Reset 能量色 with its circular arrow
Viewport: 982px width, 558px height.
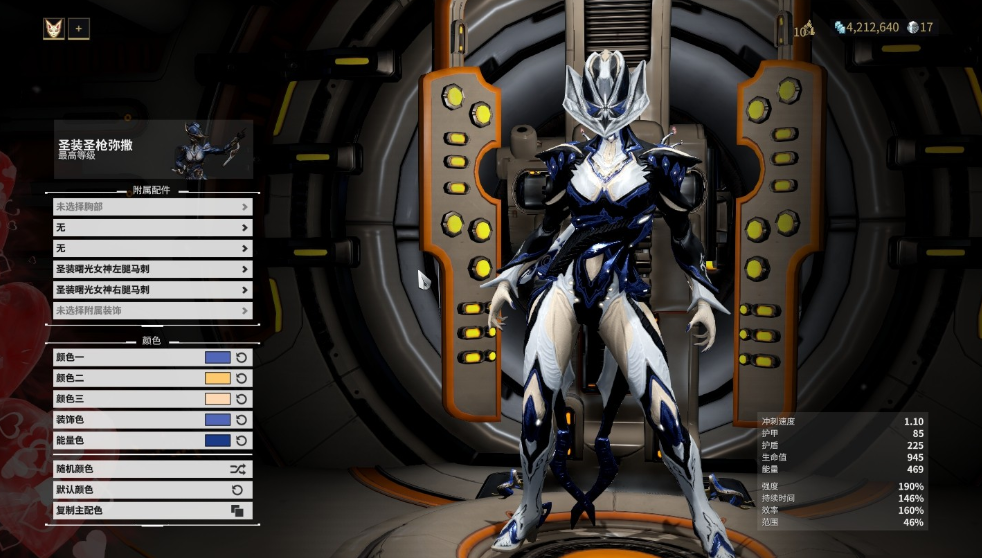coord(242,441)
